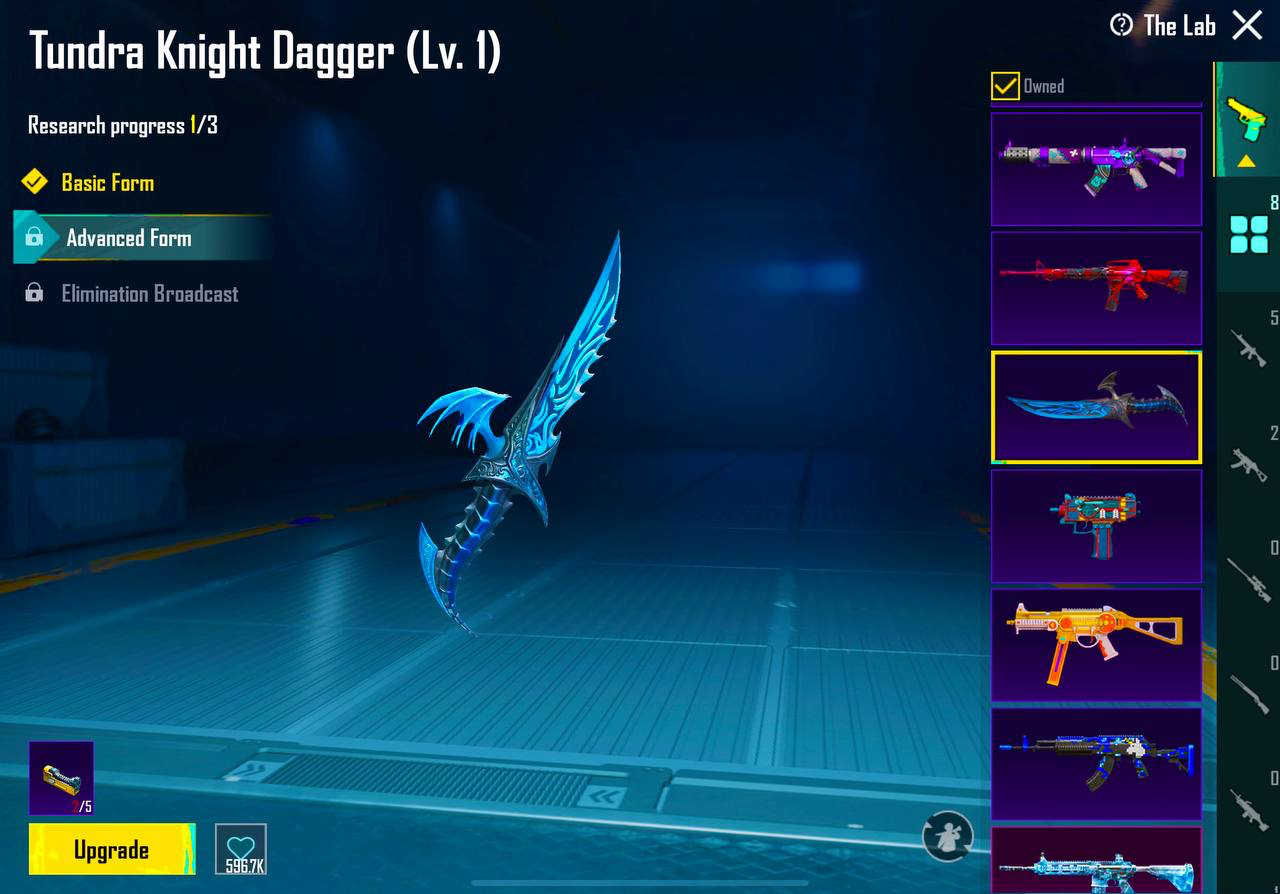Select the Tundra Knight Dagger thumbnail
This screenshot has width=1280, height=894.
click(x=1096, y=407)
